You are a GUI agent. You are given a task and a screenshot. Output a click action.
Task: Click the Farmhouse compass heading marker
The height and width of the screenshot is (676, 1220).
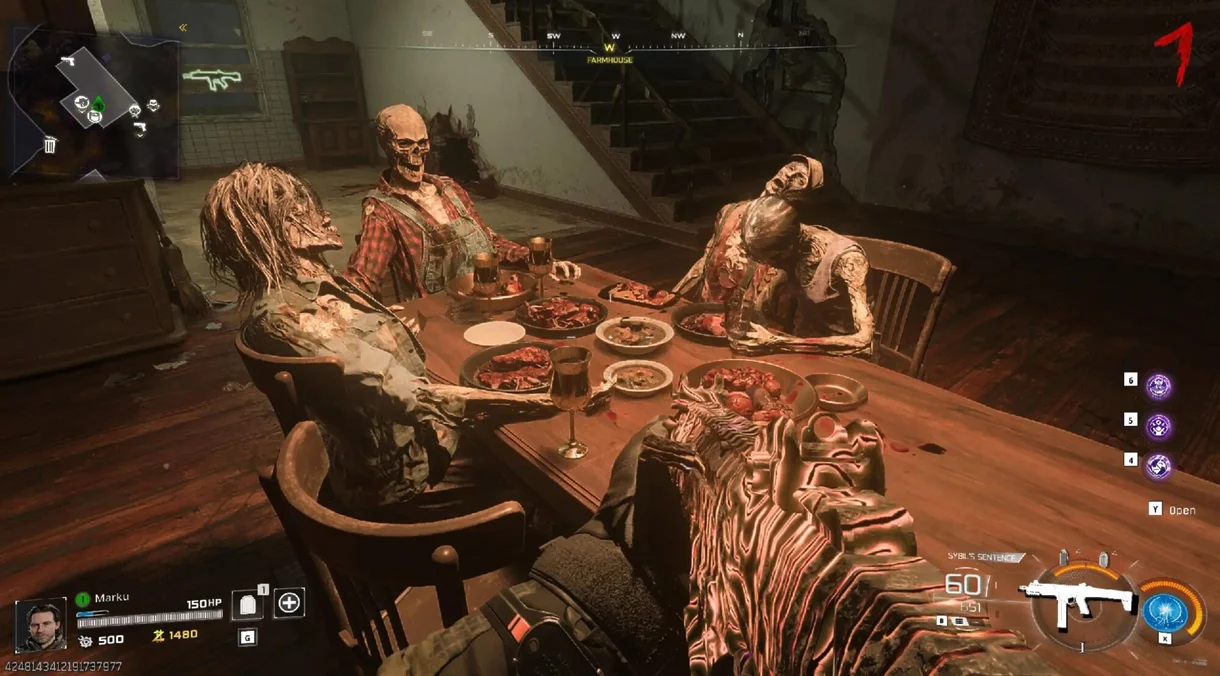coord(610,47)
